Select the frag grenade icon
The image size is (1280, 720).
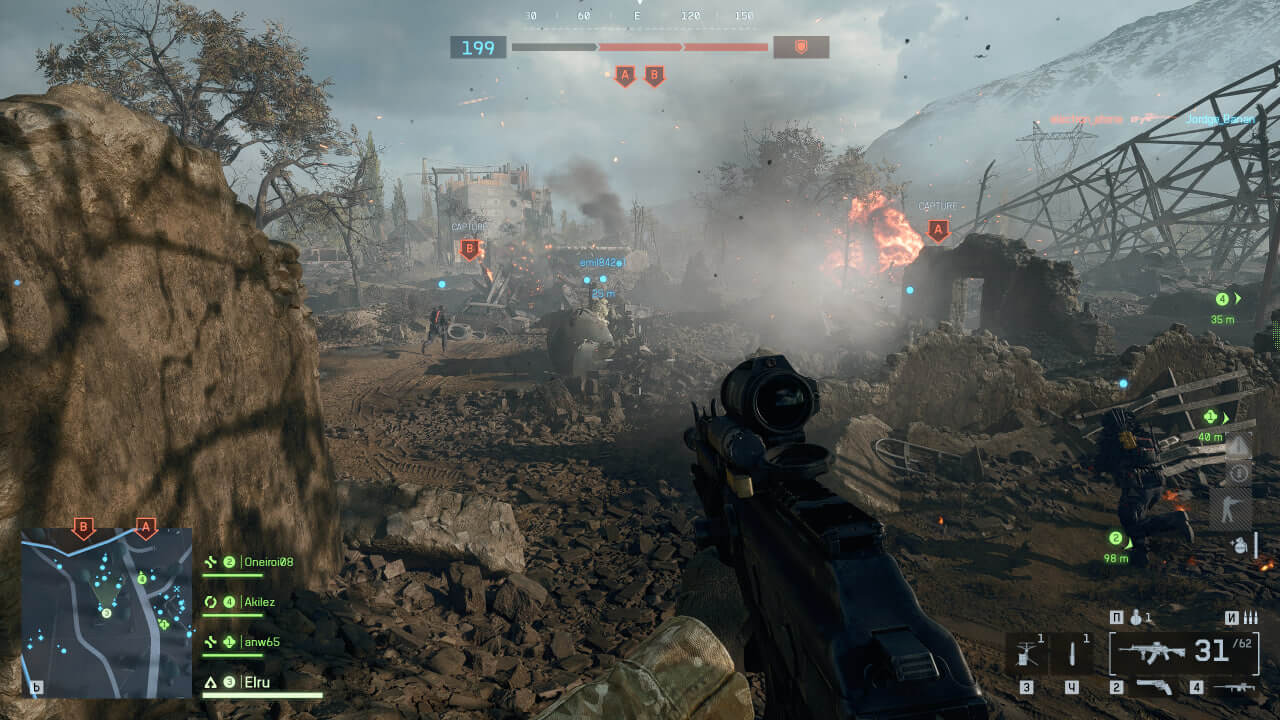(x=1136, y=618)
